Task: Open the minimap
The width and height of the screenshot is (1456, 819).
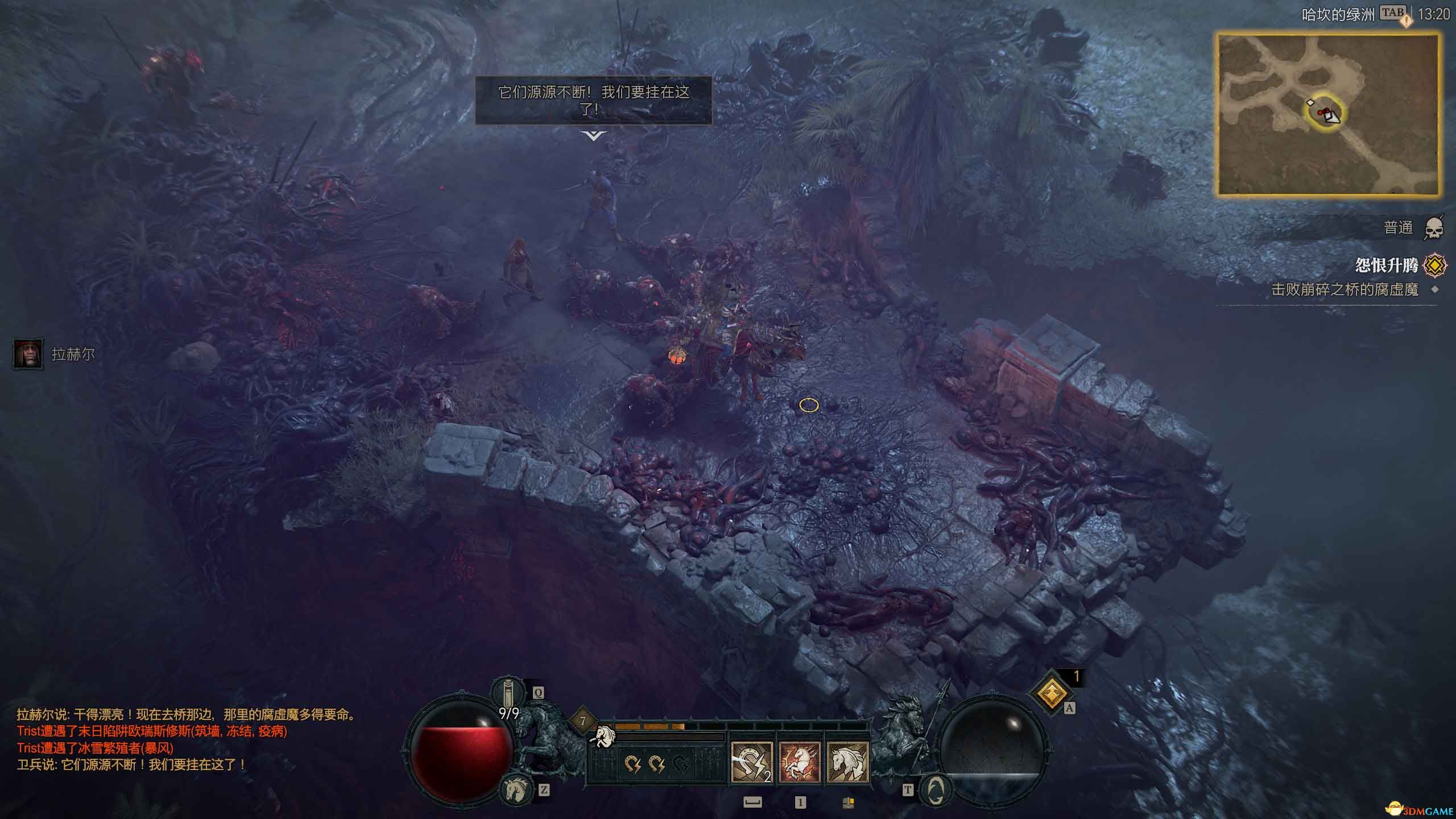Action: coord(1329,114)
